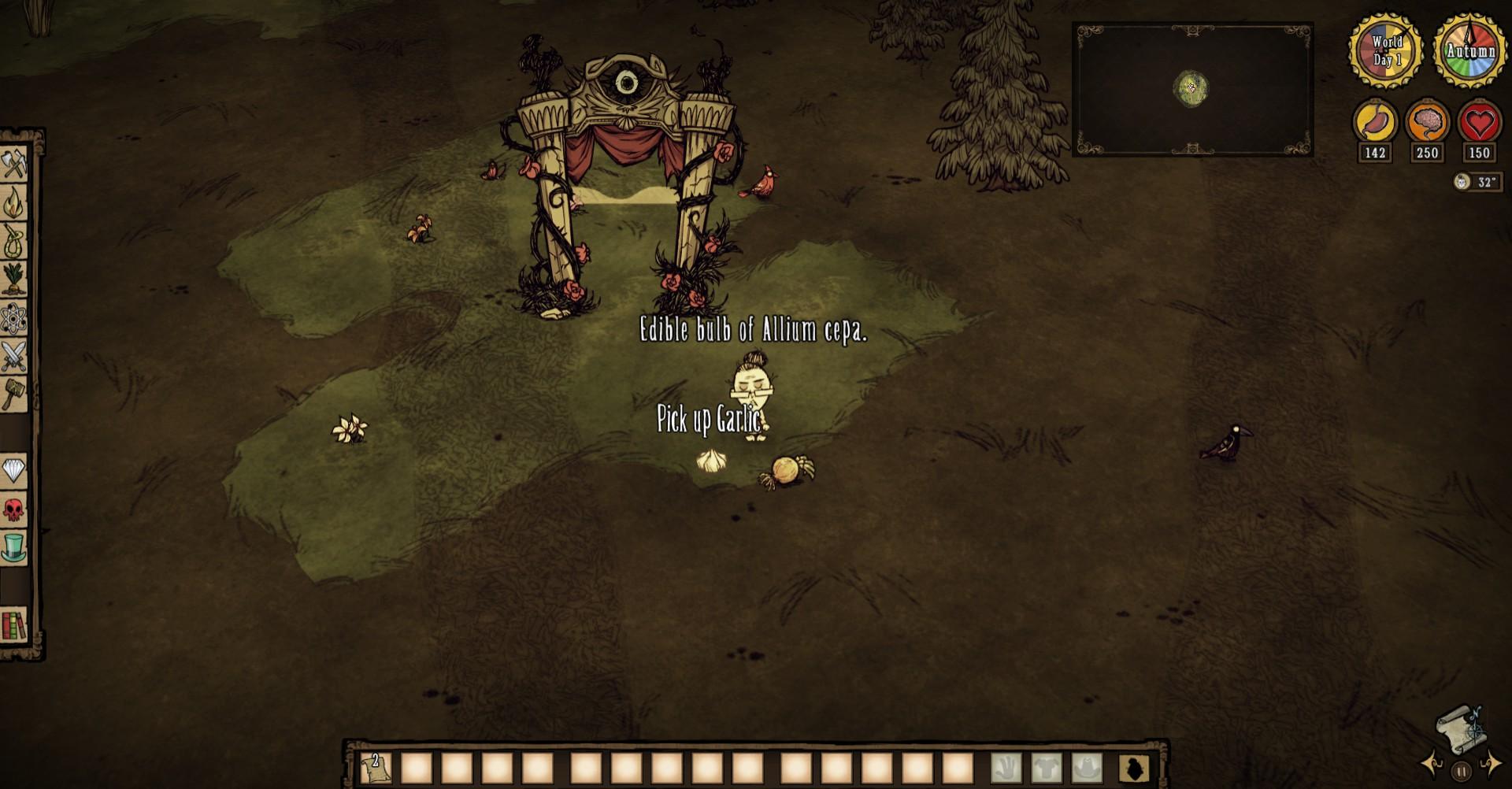Click the body armor equipment slot
Image resolution: width=1512 pixels, height=789 pixels.
pos(1047,767)
